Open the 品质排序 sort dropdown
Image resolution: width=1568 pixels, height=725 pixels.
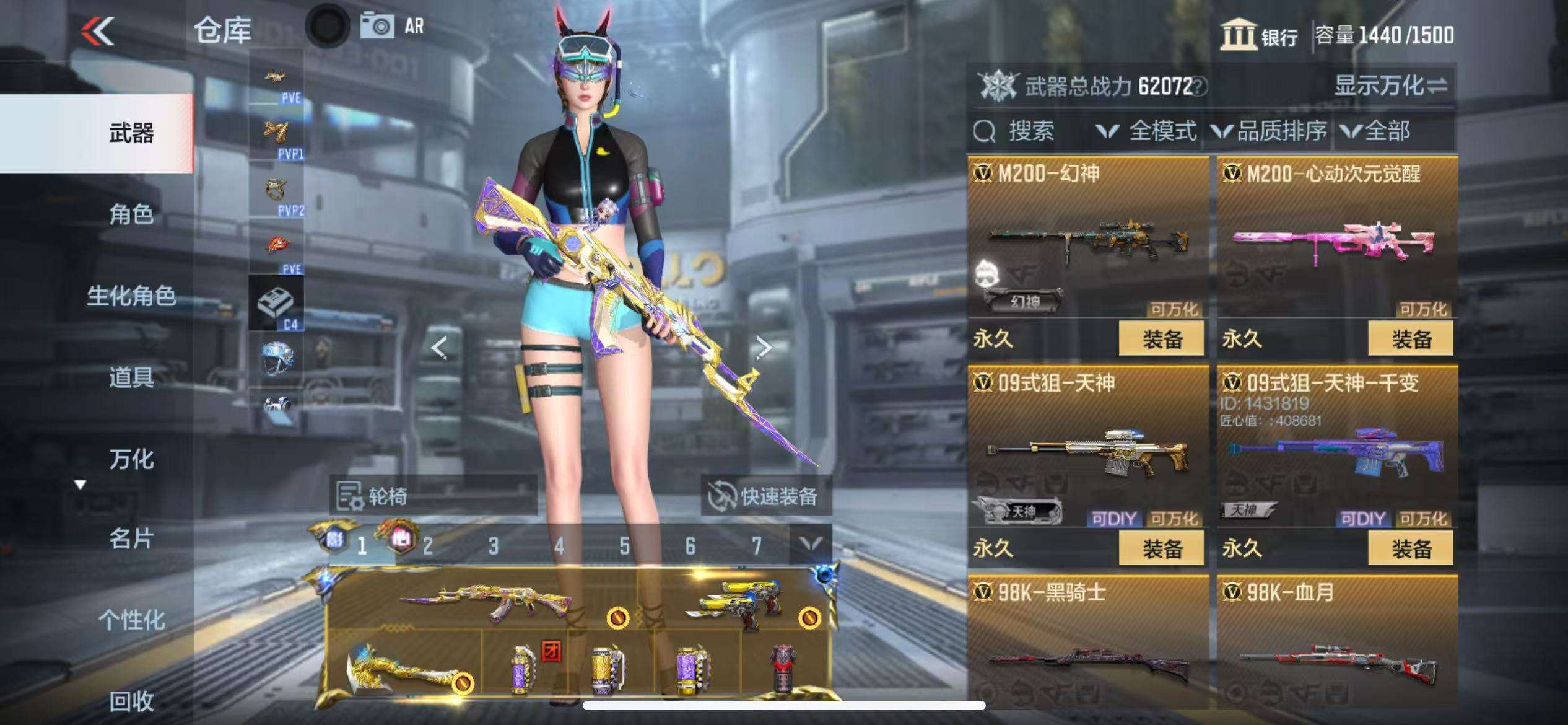tap(1270, 131)
